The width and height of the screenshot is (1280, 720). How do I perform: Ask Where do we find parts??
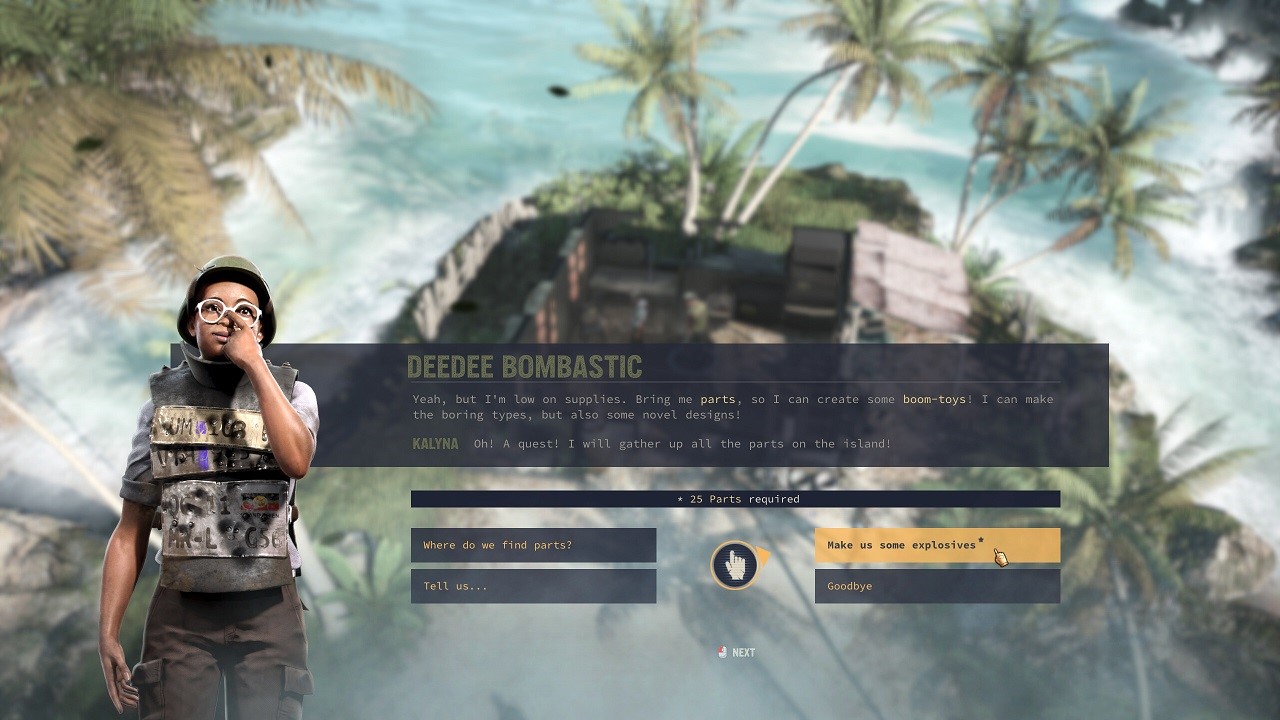[x=533, y=544]
